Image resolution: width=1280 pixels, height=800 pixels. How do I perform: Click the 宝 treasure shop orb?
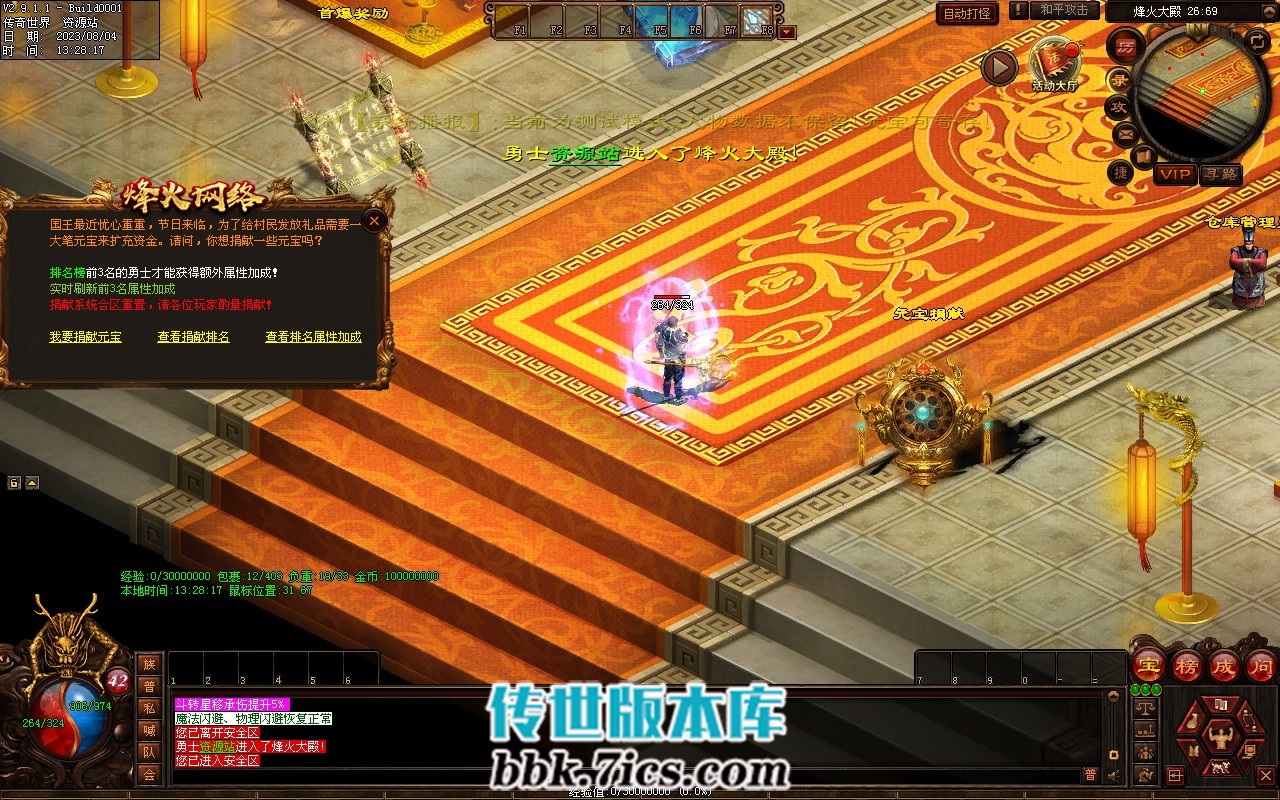[1147, 665]
